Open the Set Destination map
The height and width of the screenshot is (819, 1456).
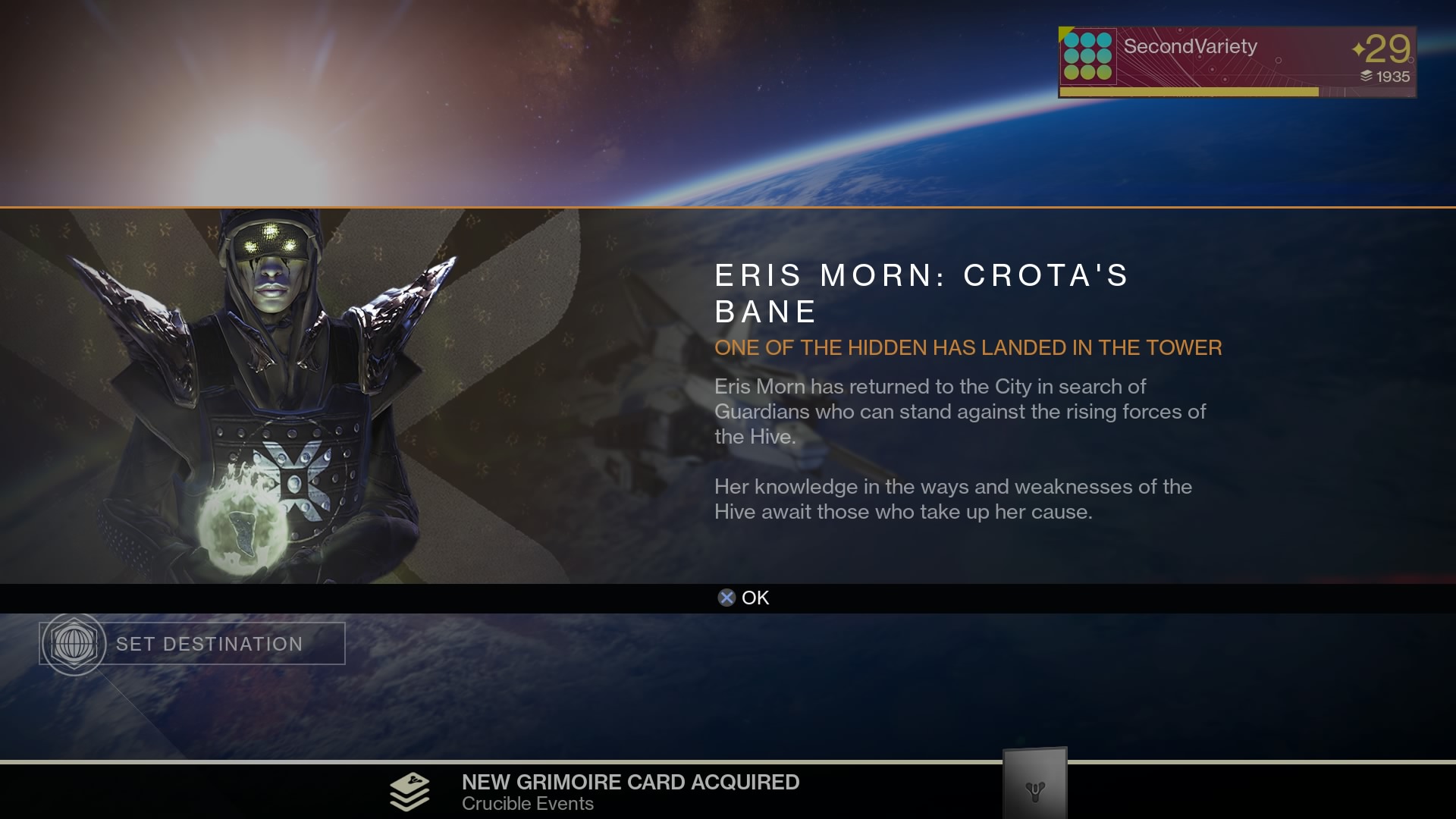pyautogui.click(x=193, y=644)
